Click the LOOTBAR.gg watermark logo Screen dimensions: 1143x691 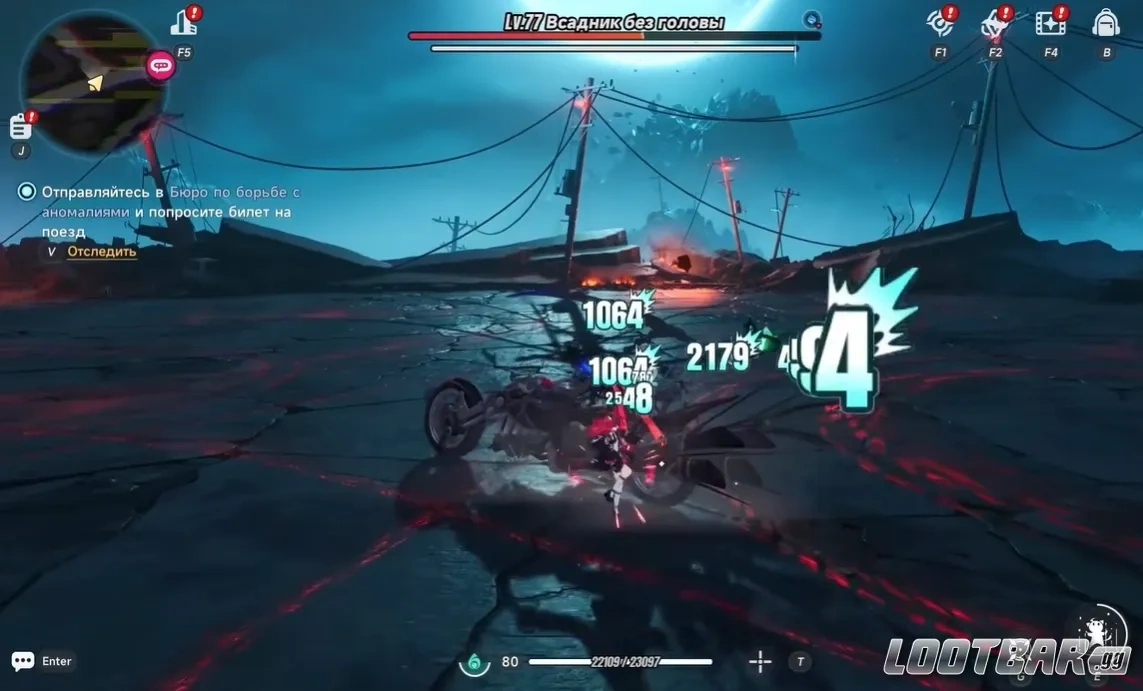pos(1006,658)
